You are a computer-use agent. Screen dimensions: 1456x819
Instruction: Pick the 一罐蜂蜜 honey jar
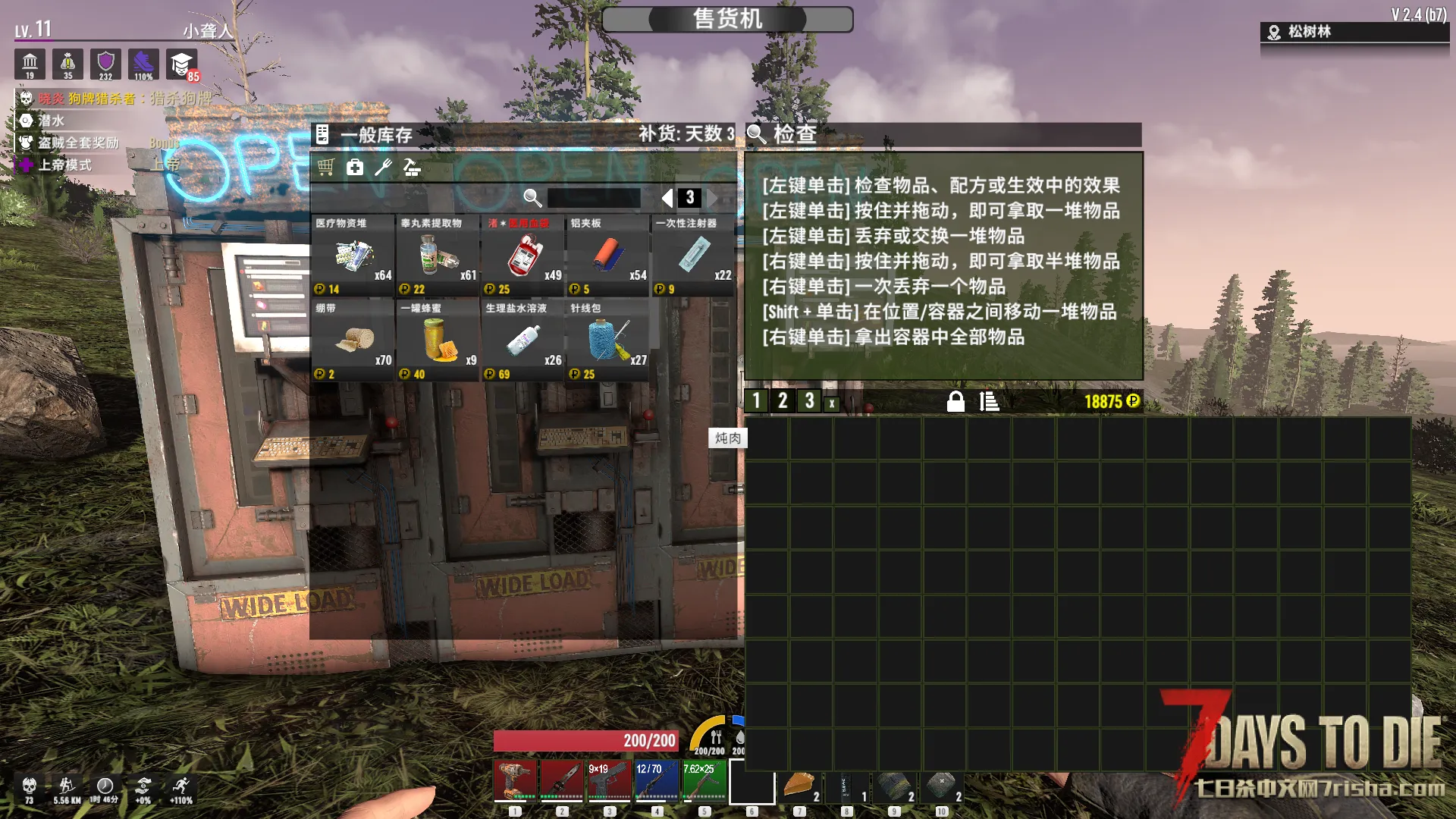[438, 340]
